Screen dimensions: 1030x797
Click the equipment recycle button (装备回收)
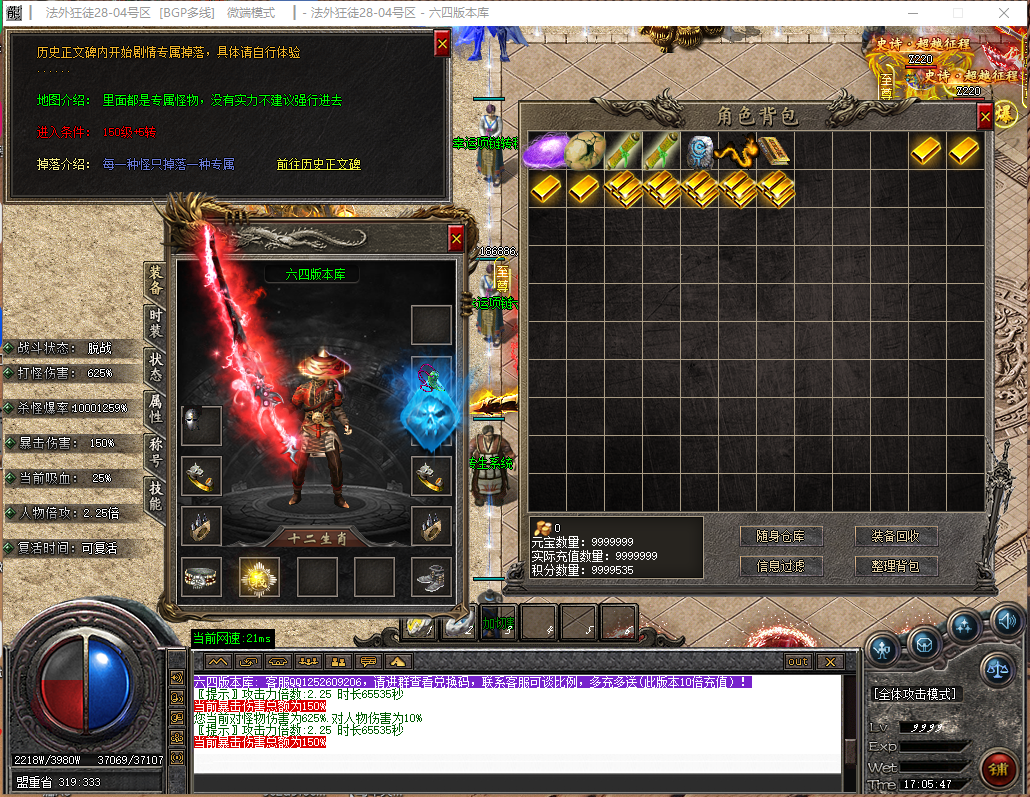point(896,536)
